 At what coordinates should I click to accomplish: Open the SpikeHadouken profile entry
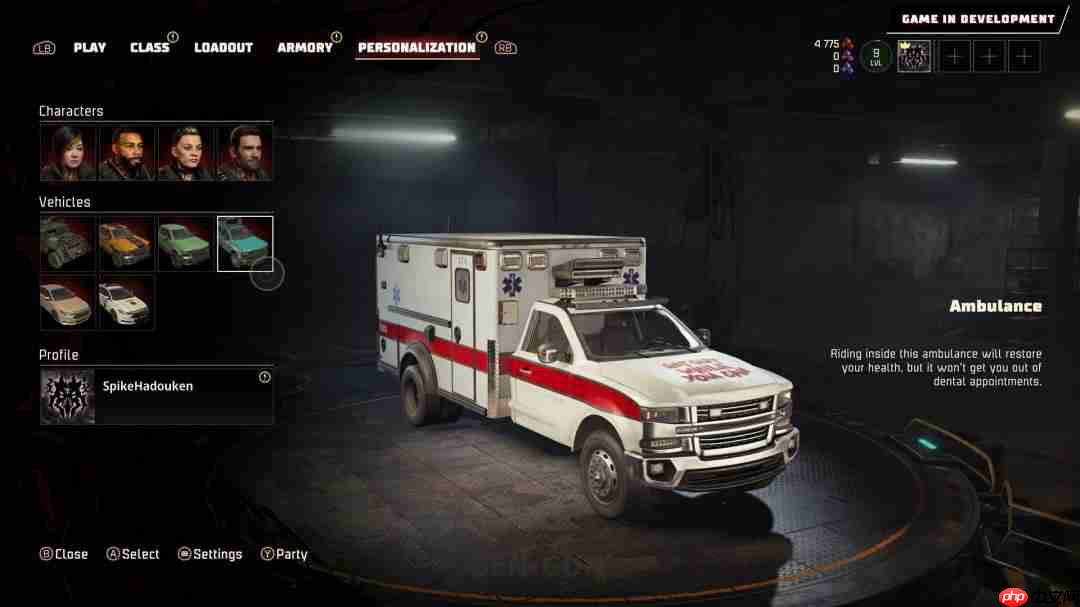click(x=157, y=396)
